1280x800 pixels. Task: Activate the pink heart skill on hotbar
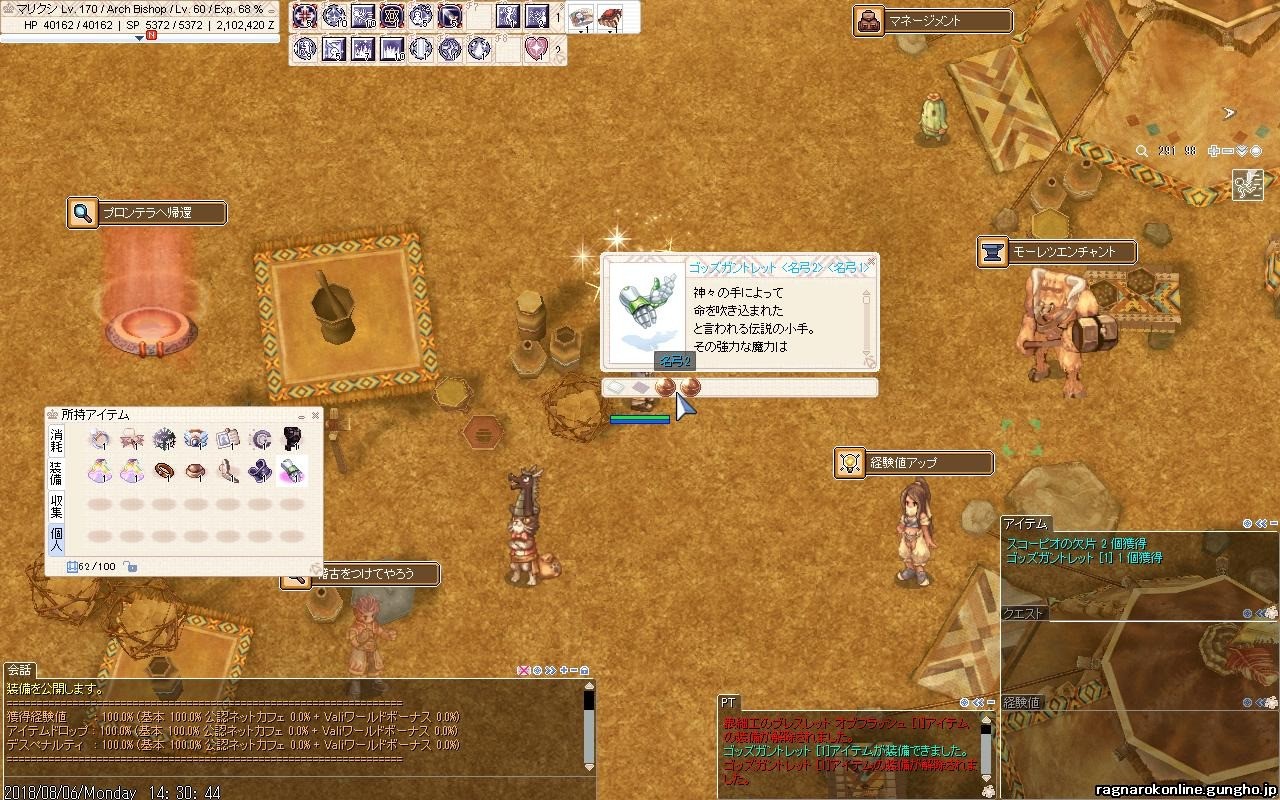(x=537, y=48)
